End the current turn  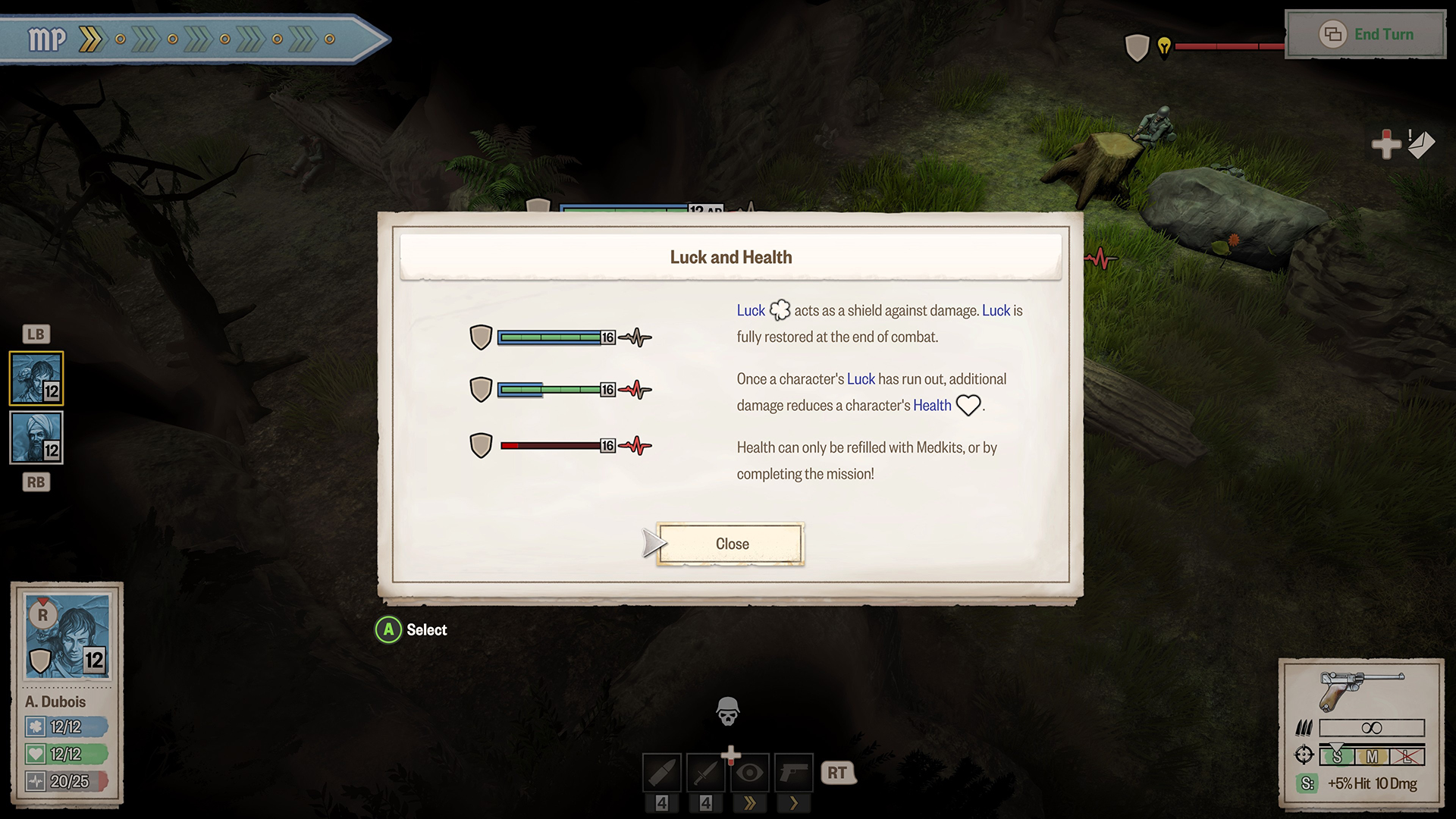[1367, 35]
